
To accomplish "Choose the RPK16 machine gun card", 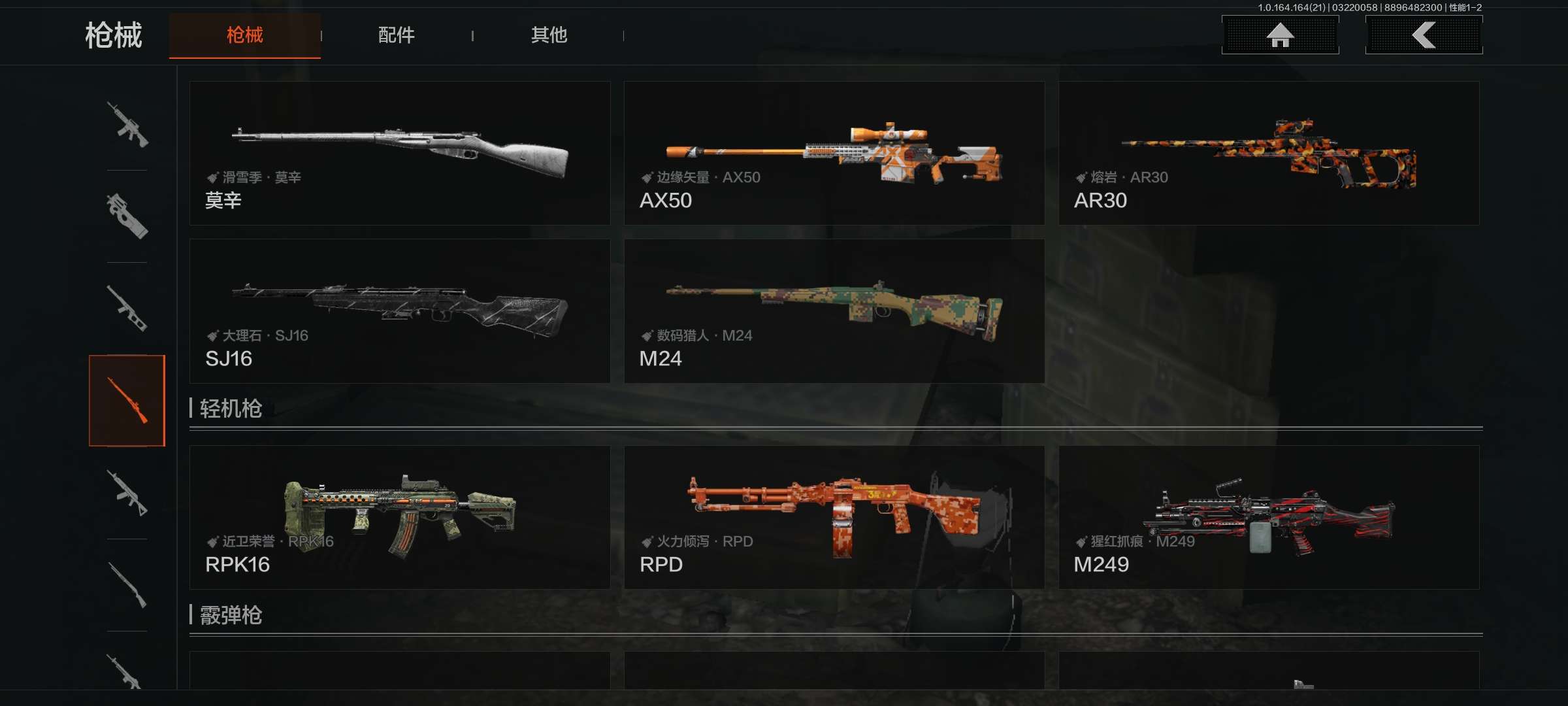I will point(399,517).
